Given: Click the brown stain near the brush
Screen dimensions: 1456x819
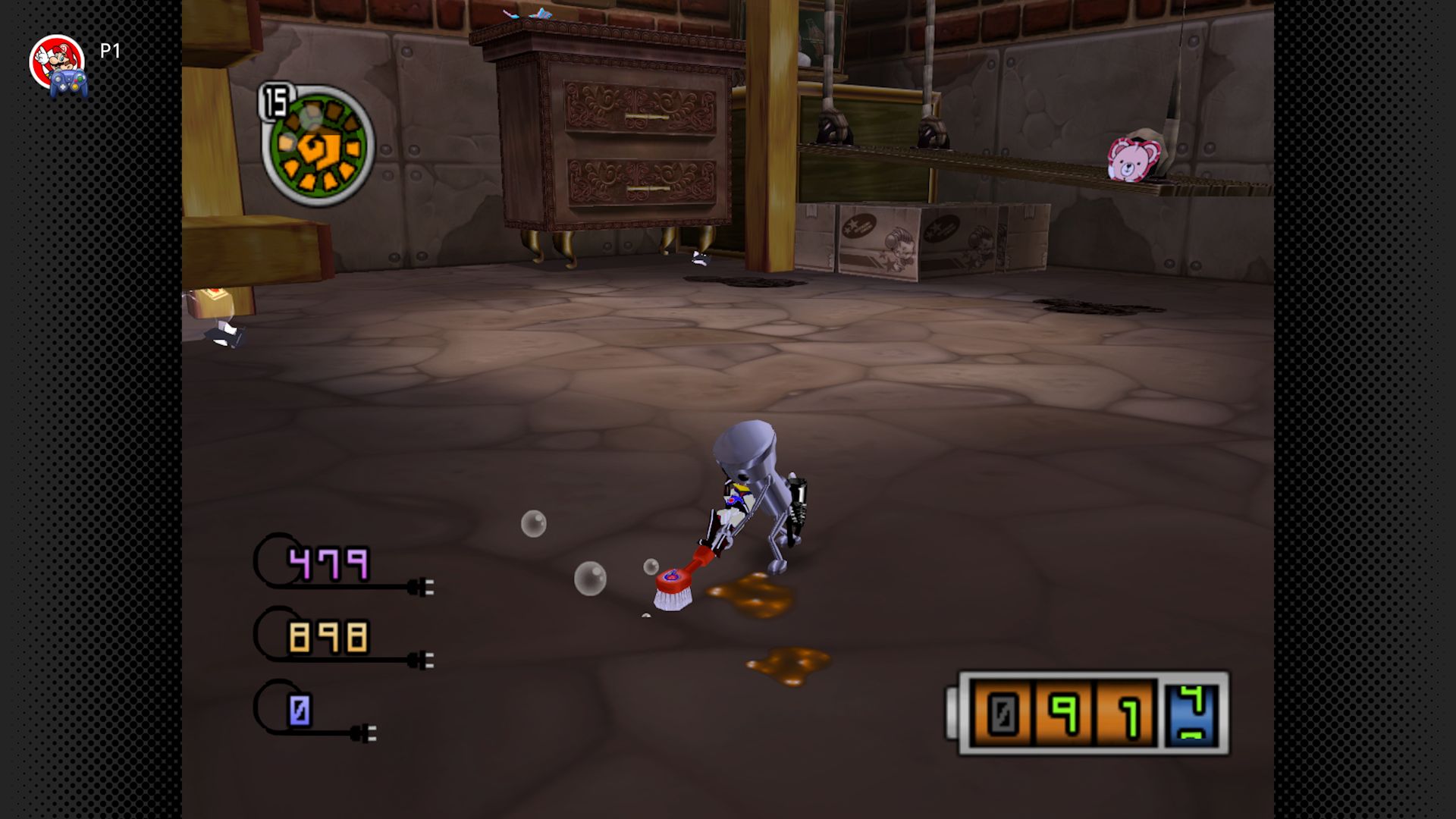Looking at the screenshot, I should tap(751, 595).
